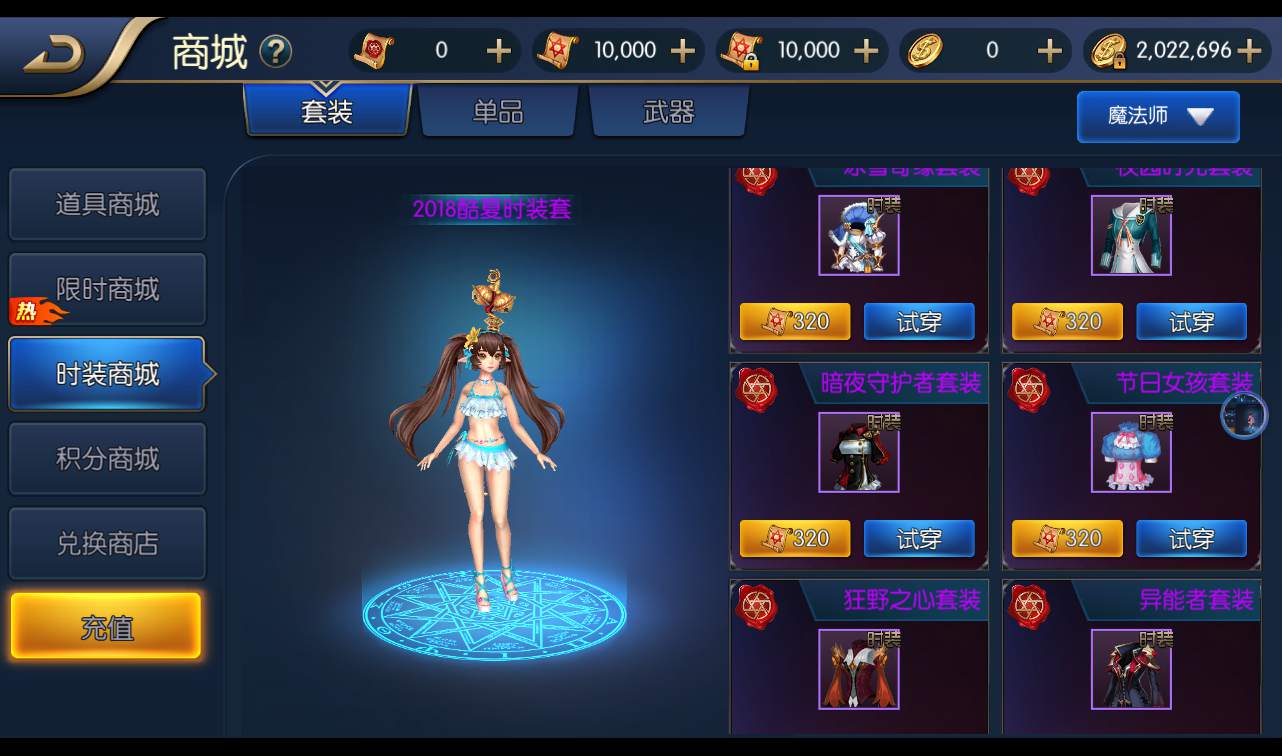This screenshot has width=1282, height=756.
Task: Click the costume thumbnail of 暗夜守护者套装
Action: coord(858,452)
